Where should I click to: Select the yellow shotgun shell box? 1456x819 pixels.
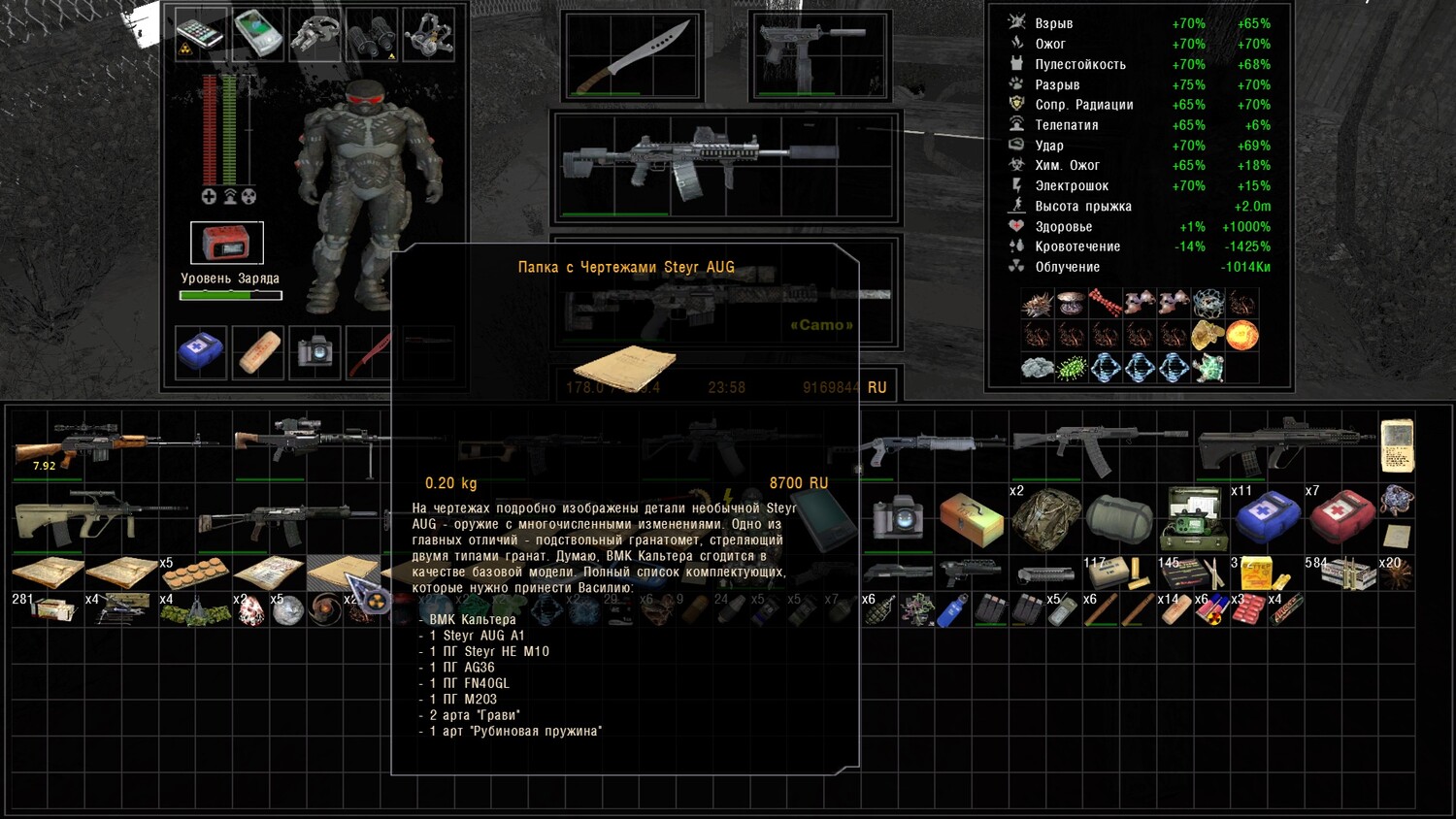click(1259, 573)
